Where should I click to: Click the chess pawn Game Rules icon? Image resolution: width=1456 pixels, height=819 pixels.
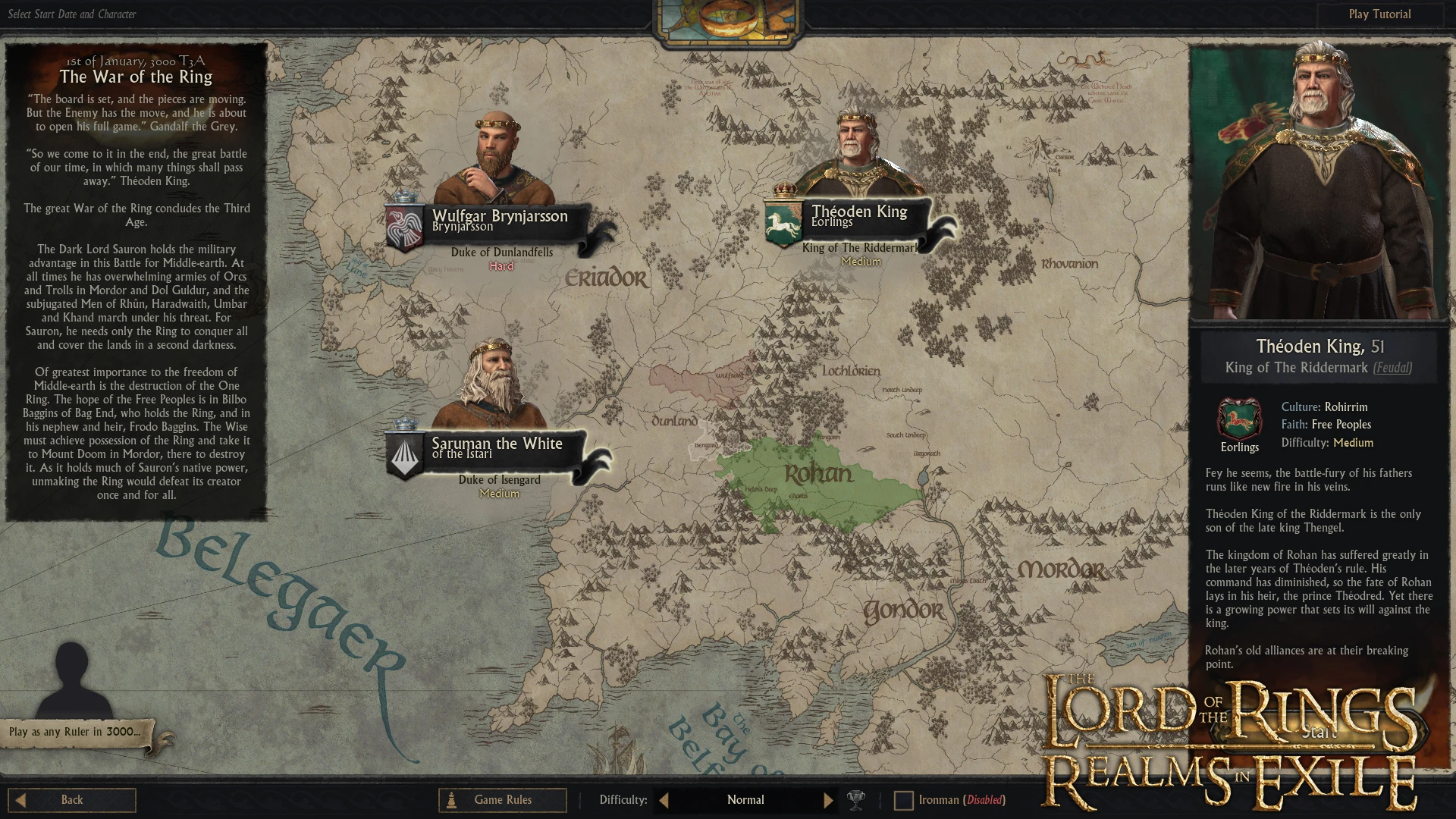(x=452, y=799)
